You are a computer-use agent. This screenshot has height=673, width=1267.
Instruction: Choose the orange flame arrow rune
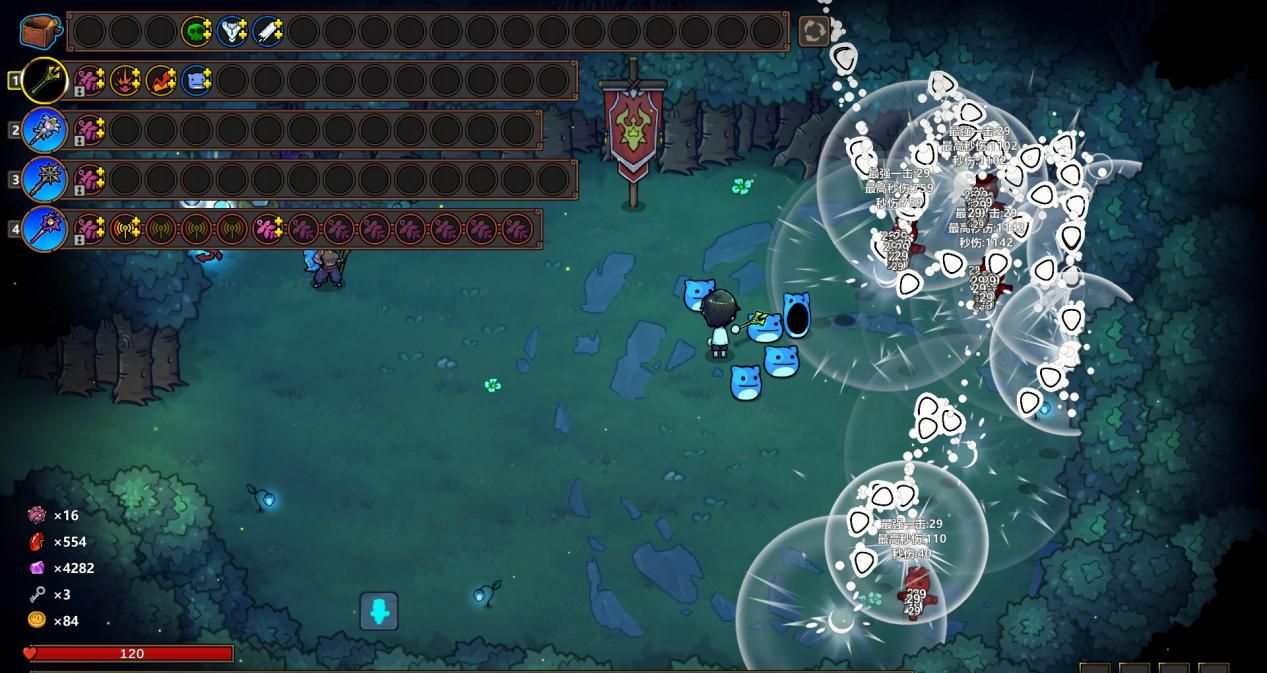(161, 80)
